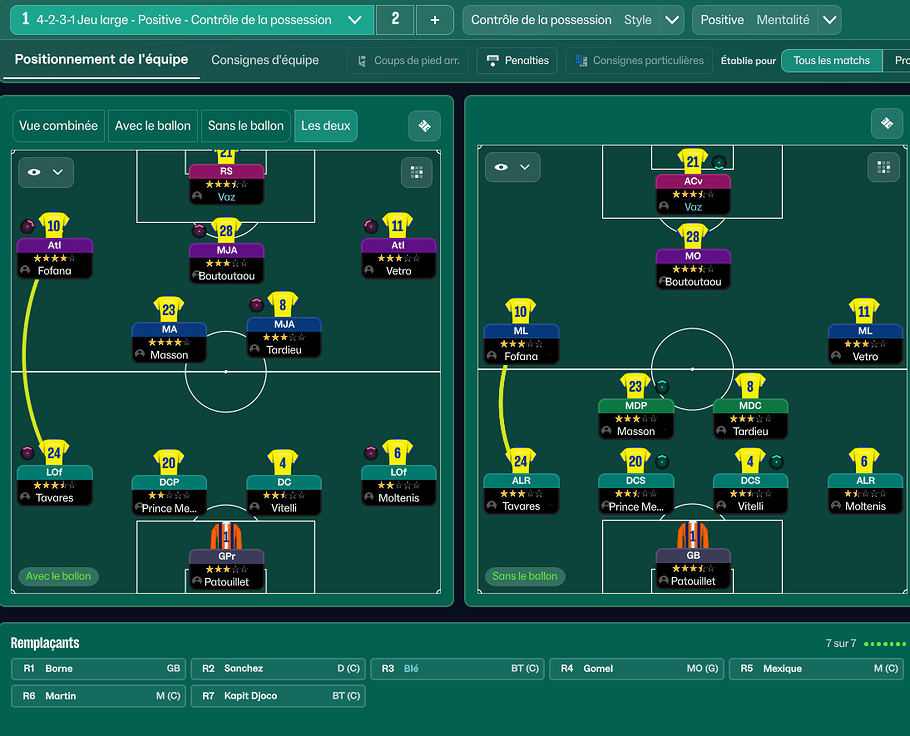Open the tactic name dropdown
Viewport: 910px width, 736px height.
(x=354, y=20)
